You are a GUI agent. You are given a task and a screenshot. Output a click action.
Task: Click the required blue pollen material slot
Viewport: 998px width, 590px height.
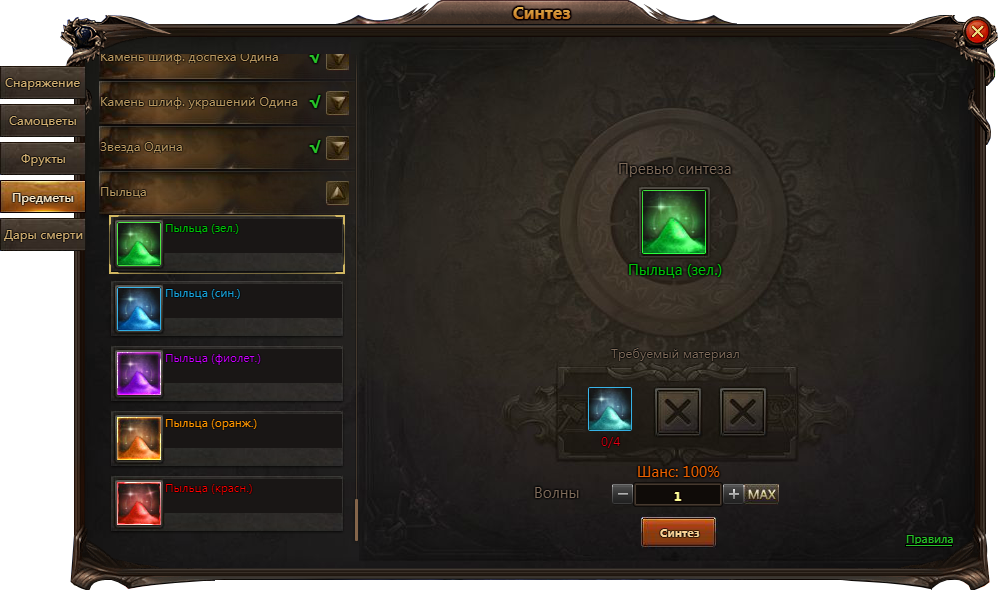pos(610,409)
